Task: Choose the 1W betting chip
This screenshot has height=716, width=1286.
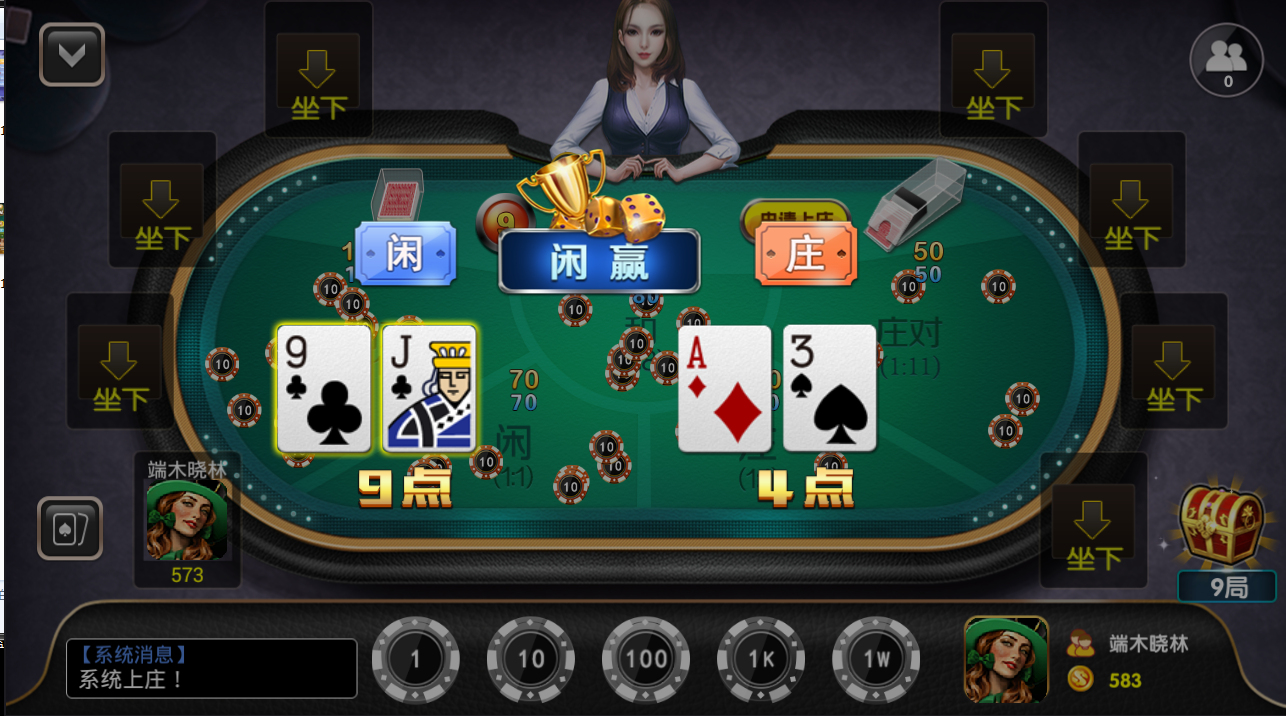Action: (x=876, y=659)
